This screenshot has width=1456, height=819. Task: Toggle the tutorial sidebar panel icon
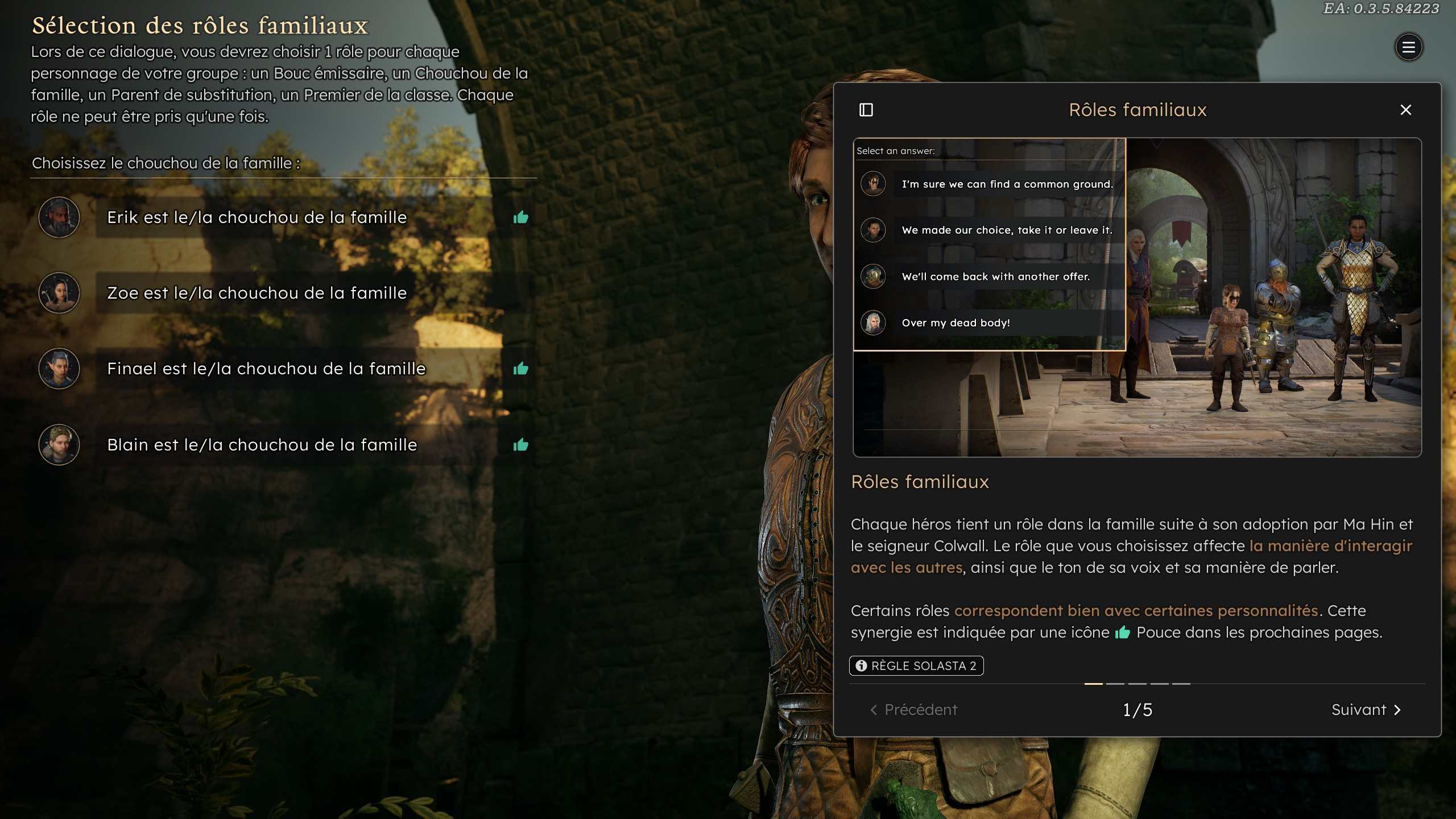pyautogui.click(x=866, y=110)
